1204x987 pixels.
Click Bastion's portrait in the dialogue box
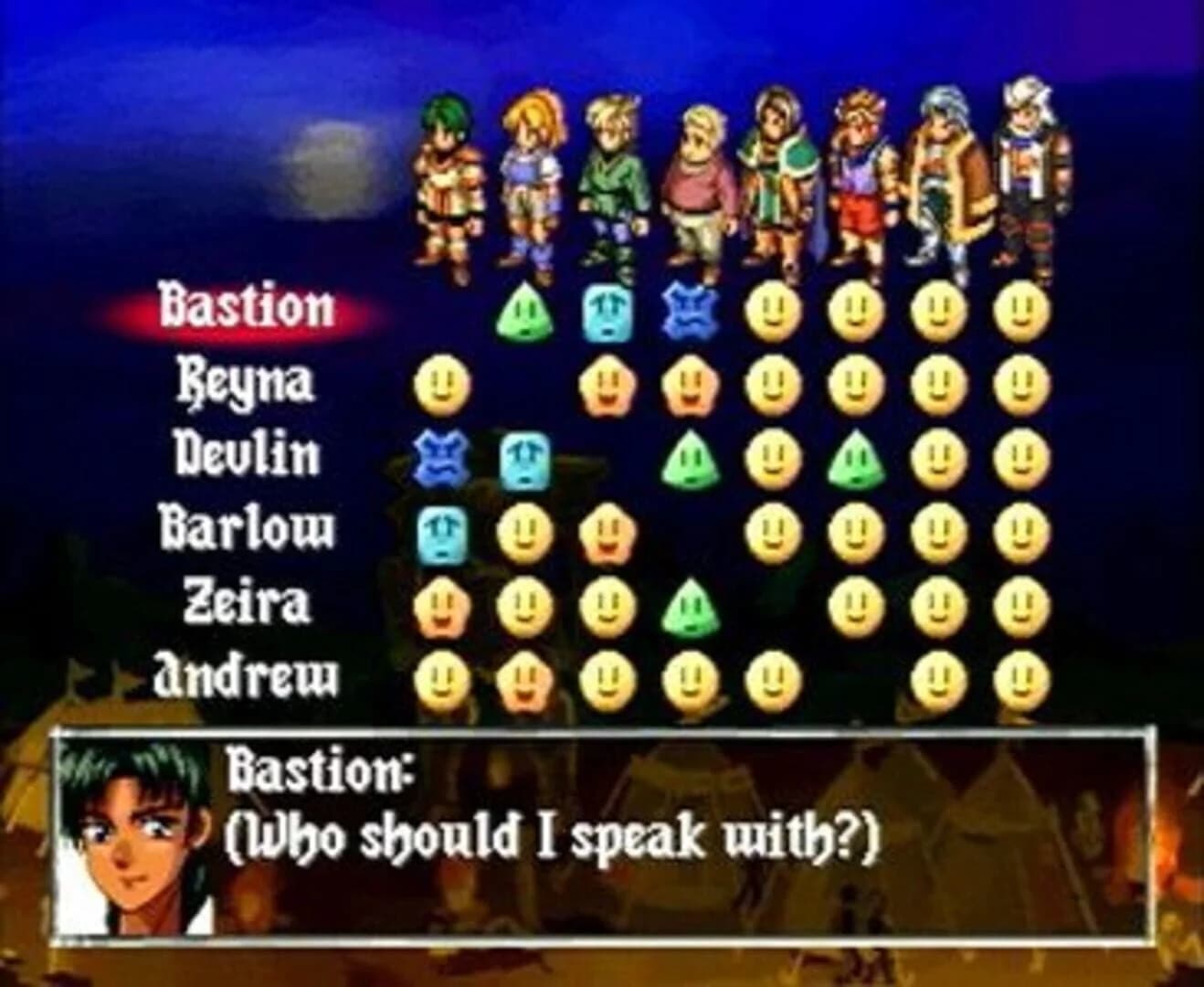[128, 832]
